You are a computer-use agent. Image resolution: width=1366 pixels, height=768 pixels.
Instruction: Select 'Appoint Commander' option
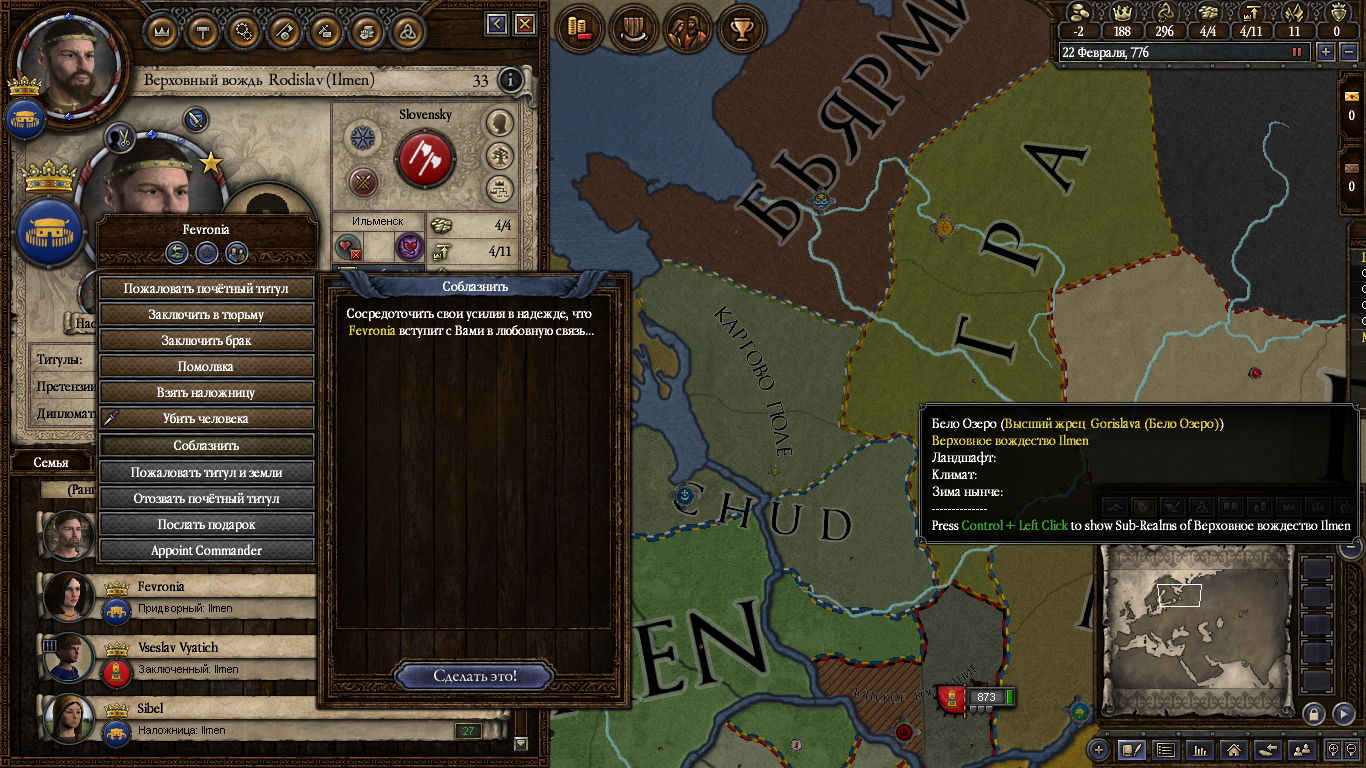pos(206,551)
